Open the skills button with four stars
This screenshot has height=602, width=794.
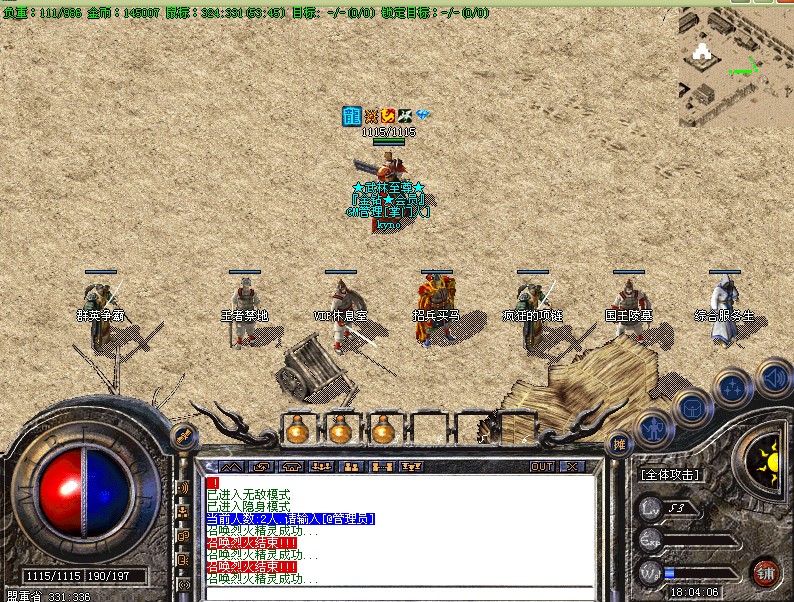point(733,387)
